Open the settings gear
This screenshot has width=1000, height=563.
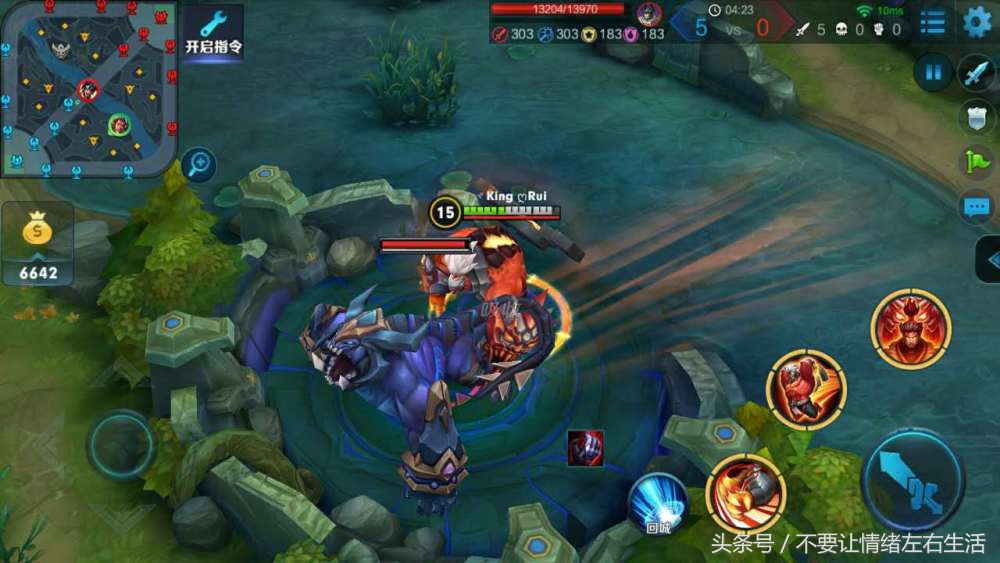pos(977,23)
